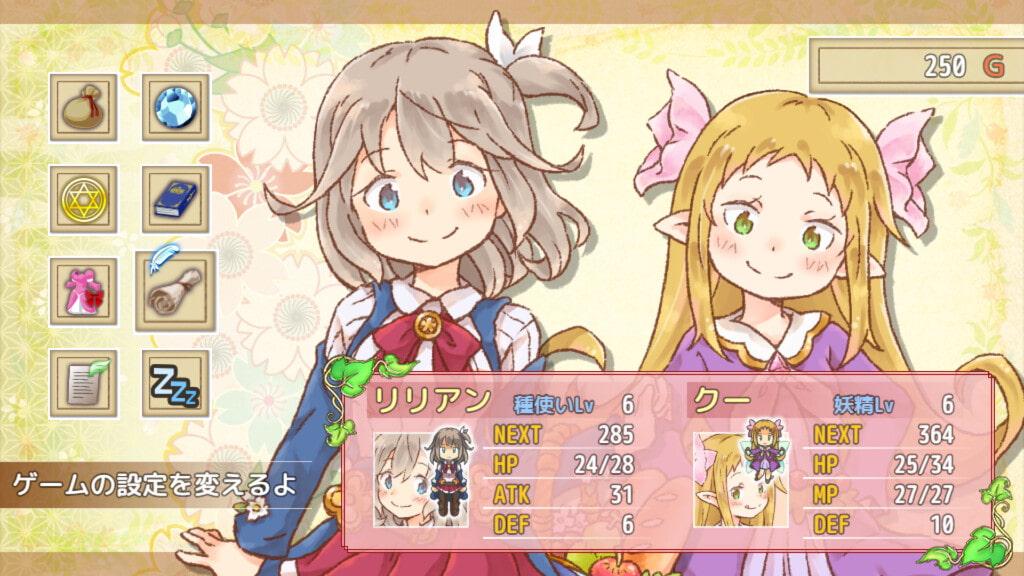Open the golden hexagram magic menu

pyautogui.click(x=83, y=199)
